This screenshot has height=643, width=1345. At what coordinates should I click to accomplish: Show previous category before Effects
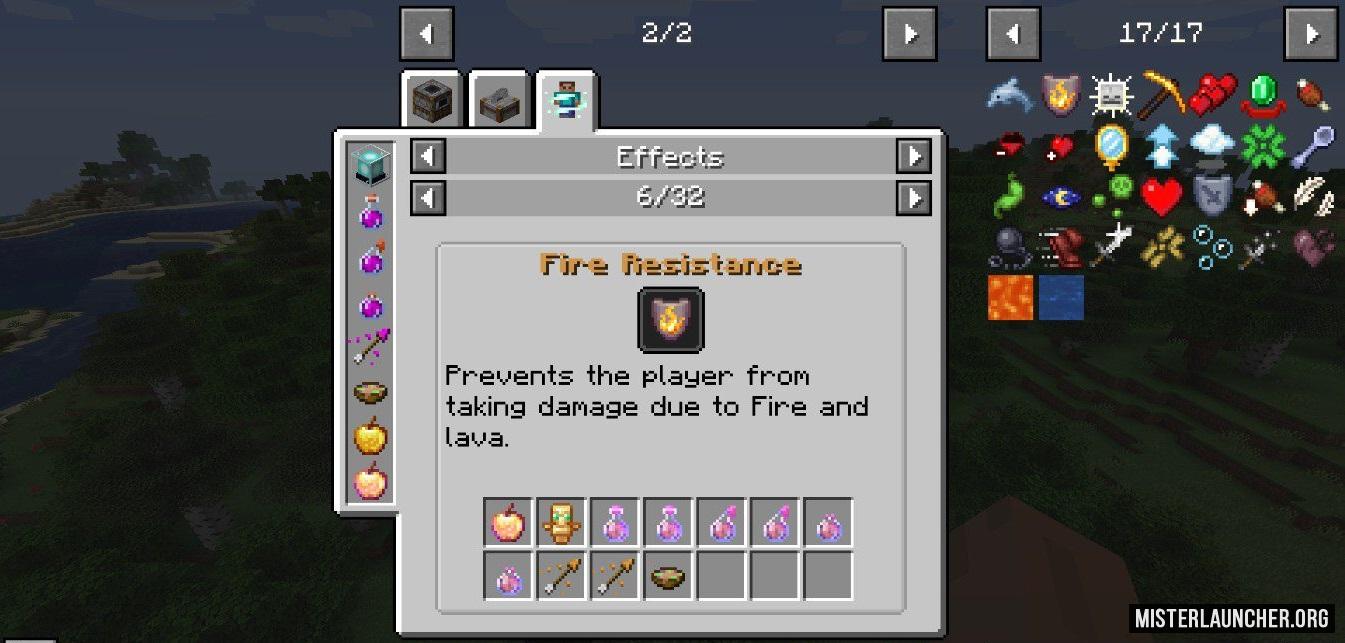tap(428, 157)
